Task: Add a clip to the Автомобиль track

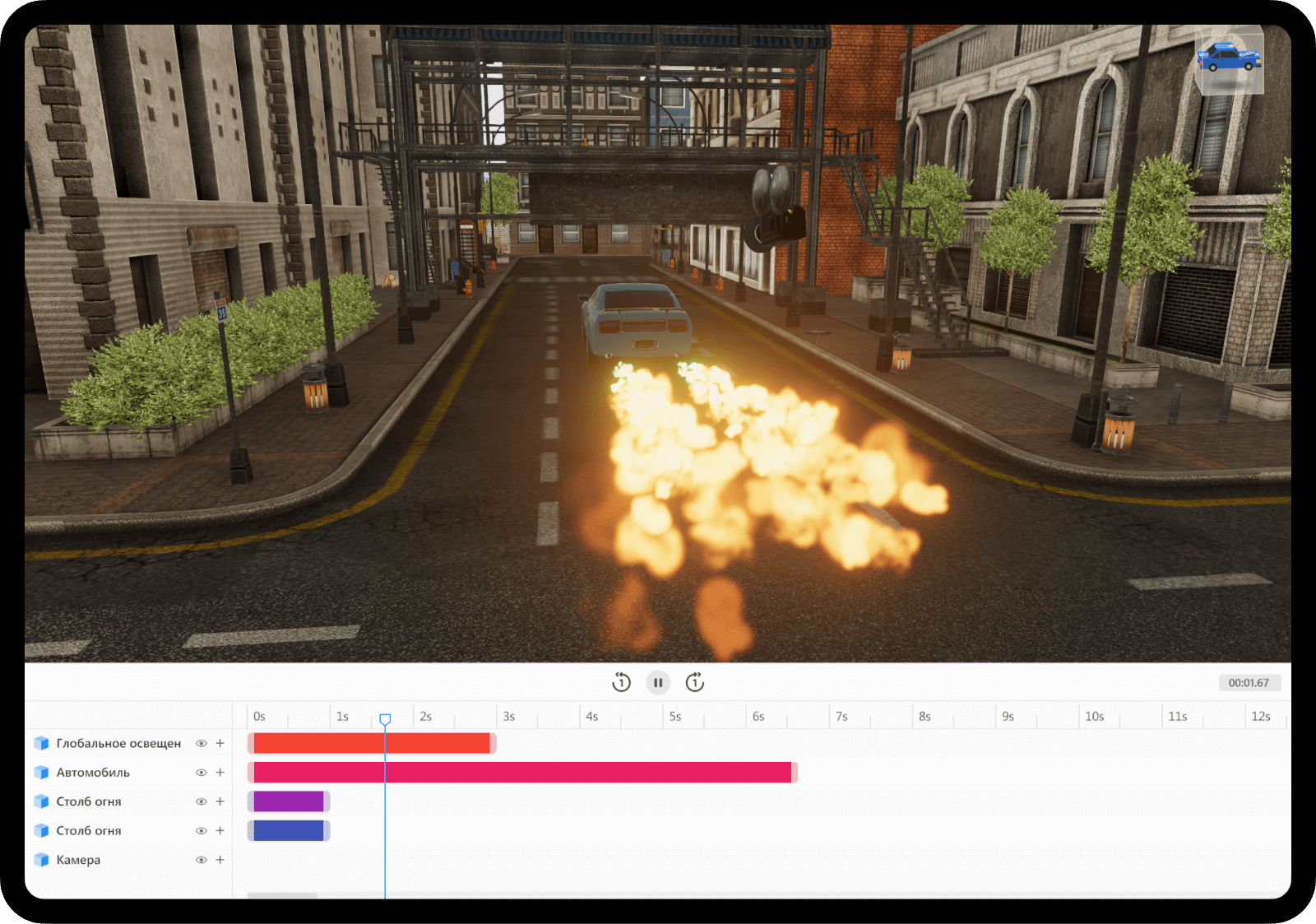Action: 220,773
